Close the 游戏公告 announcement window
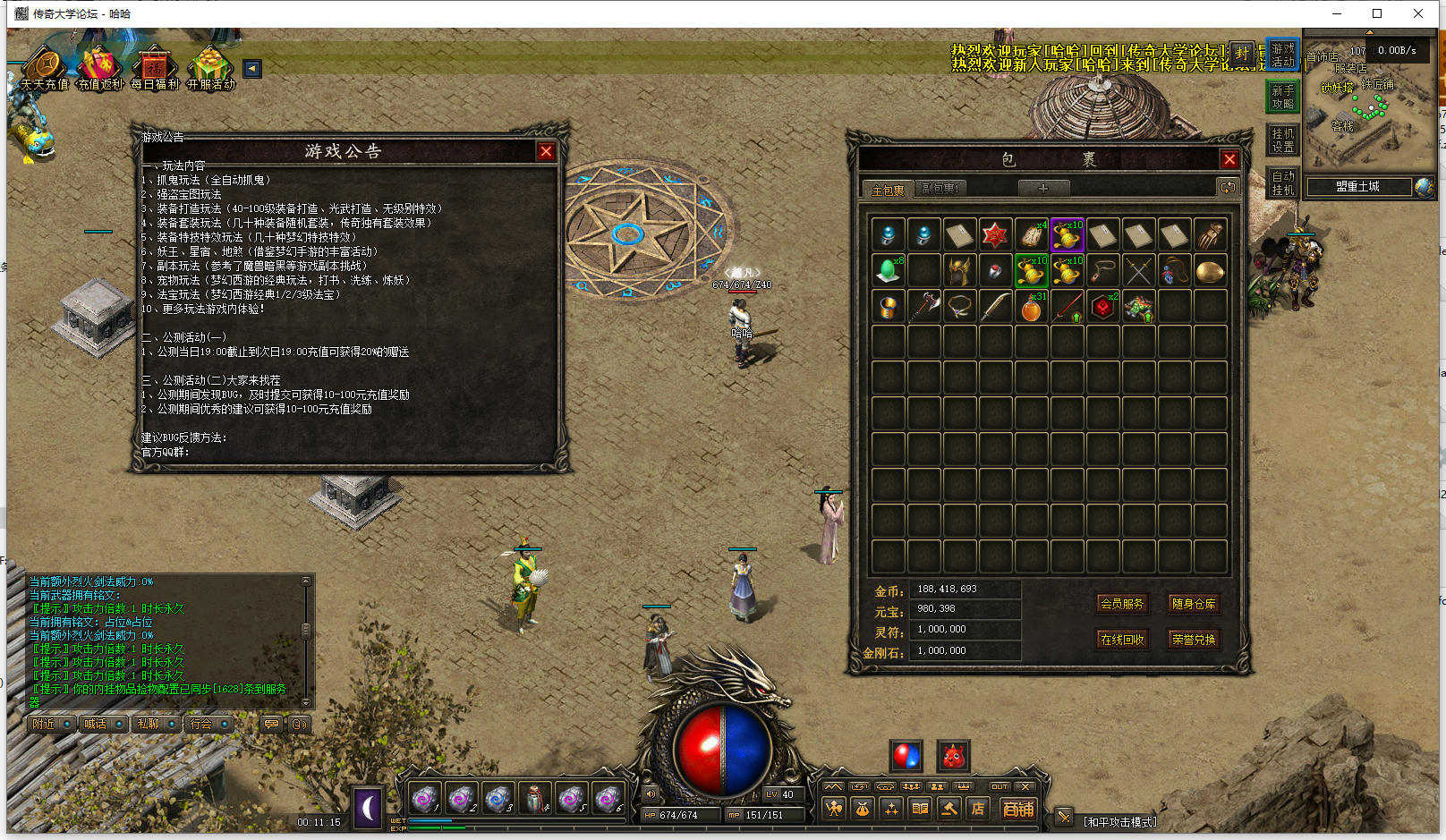The width and height of the screenshot is (1446, 840). (546, 152)
